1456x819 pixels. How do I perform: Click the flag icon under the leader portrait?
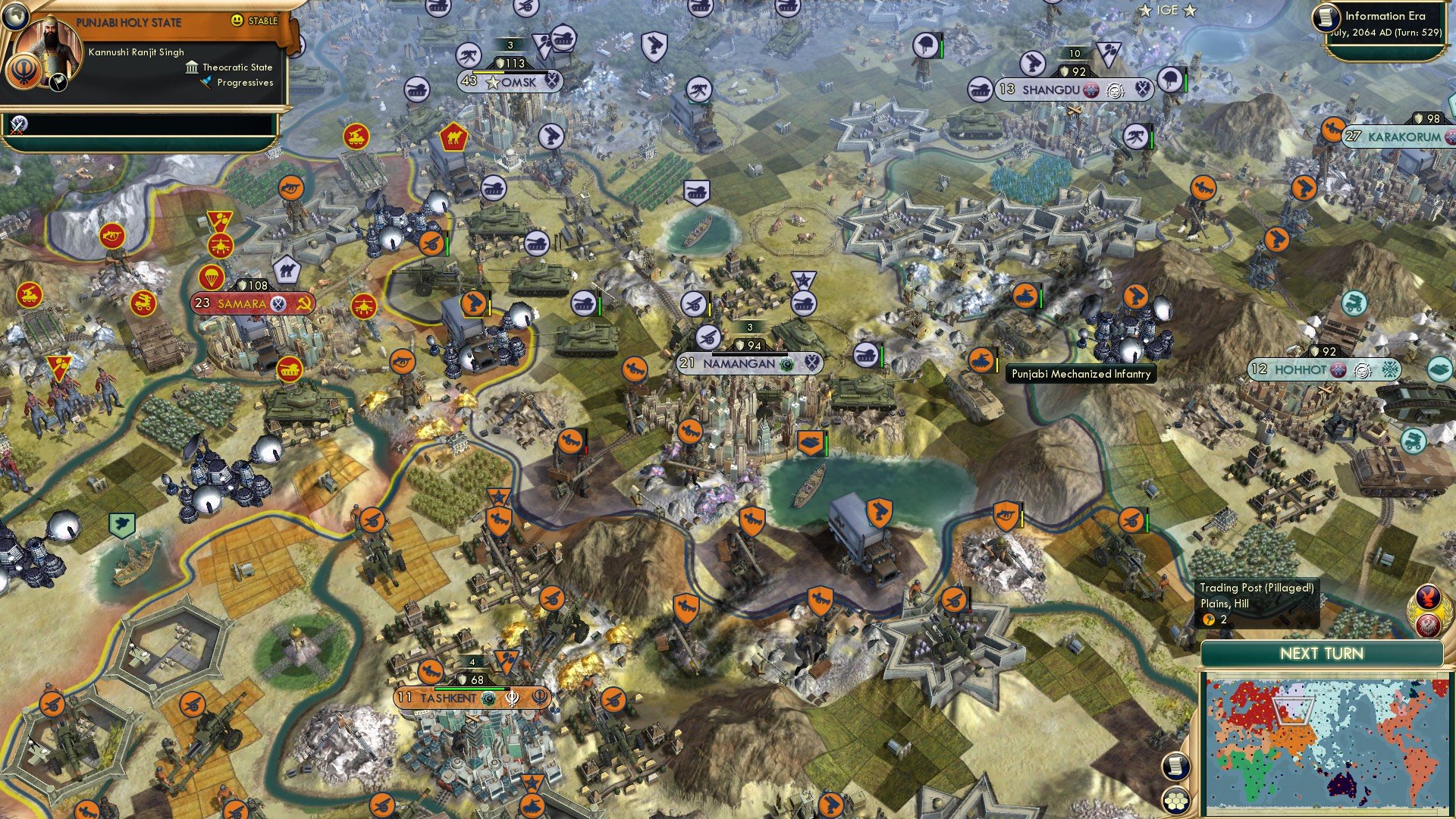tap(58, 83)
